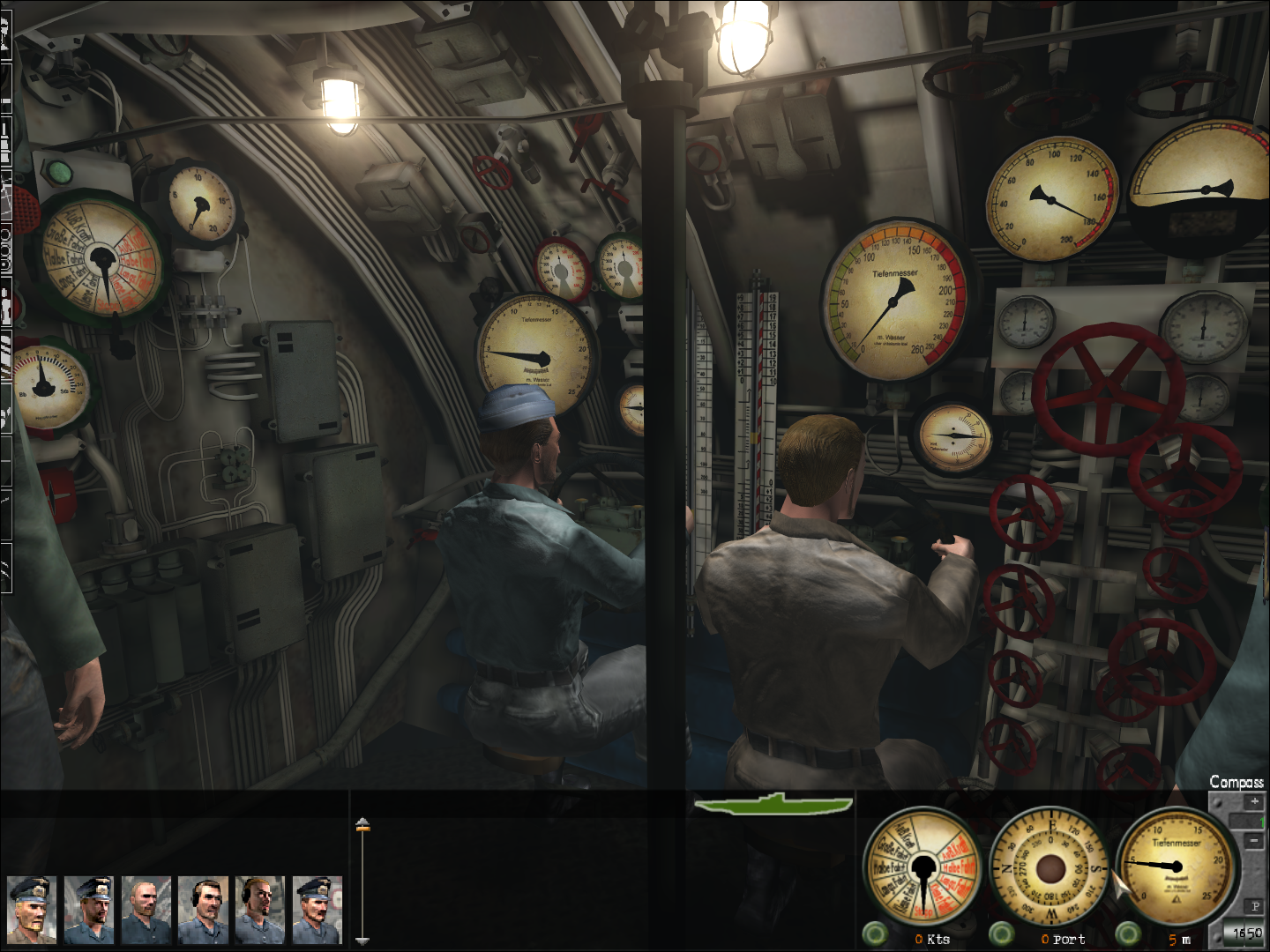
Task: Decrease time compression with the minus button
Action: click(x=1254, y=841)
